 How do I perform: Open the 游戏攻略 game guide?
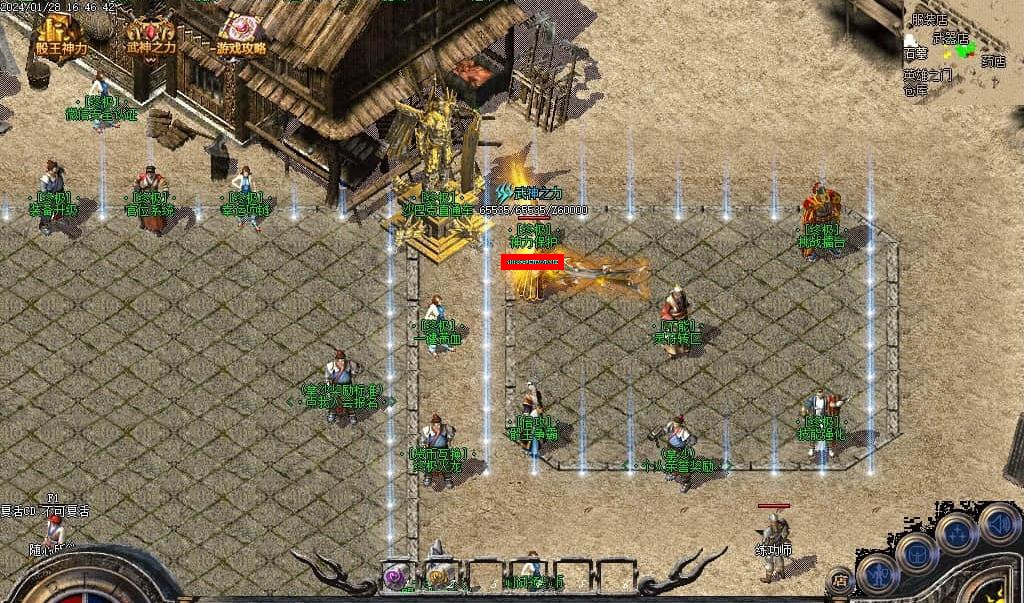coord(240,34)
